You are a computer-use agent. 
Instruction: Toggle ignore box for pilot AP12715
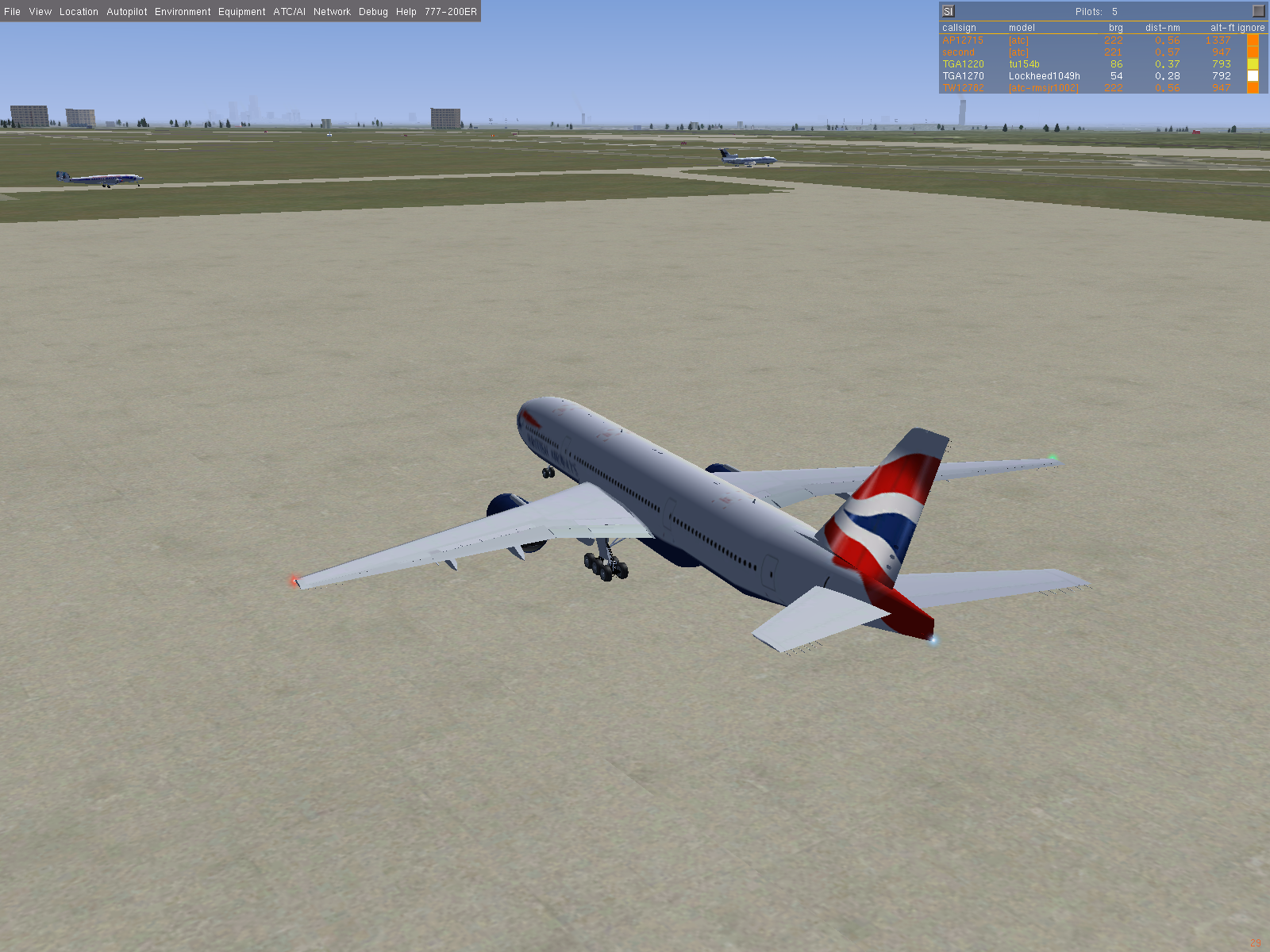[x=1253, y=40]
